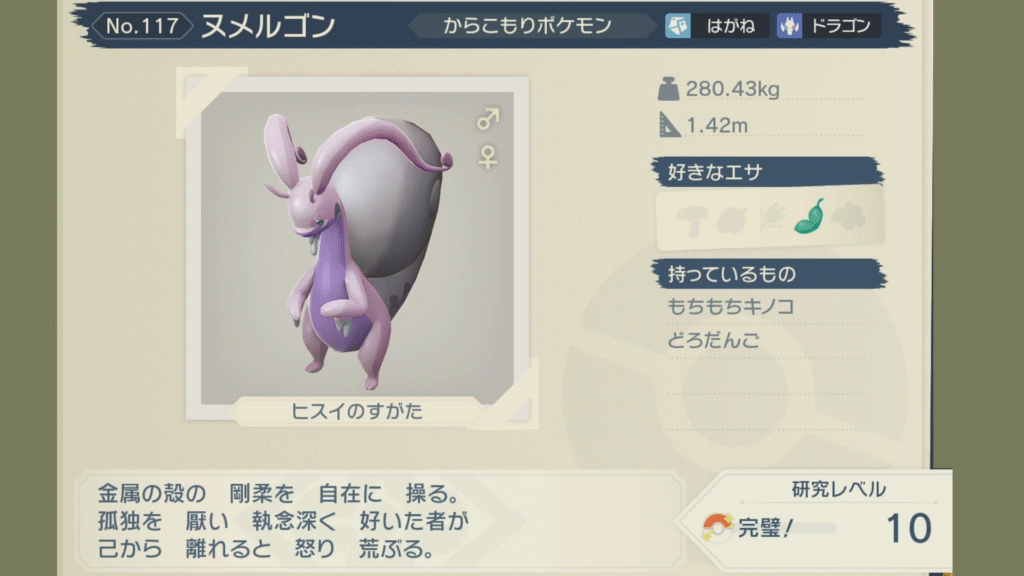The height and width of the screenshot is (576, 1024).
Task: Select the ドラゴン type badge
Action: 828,26
